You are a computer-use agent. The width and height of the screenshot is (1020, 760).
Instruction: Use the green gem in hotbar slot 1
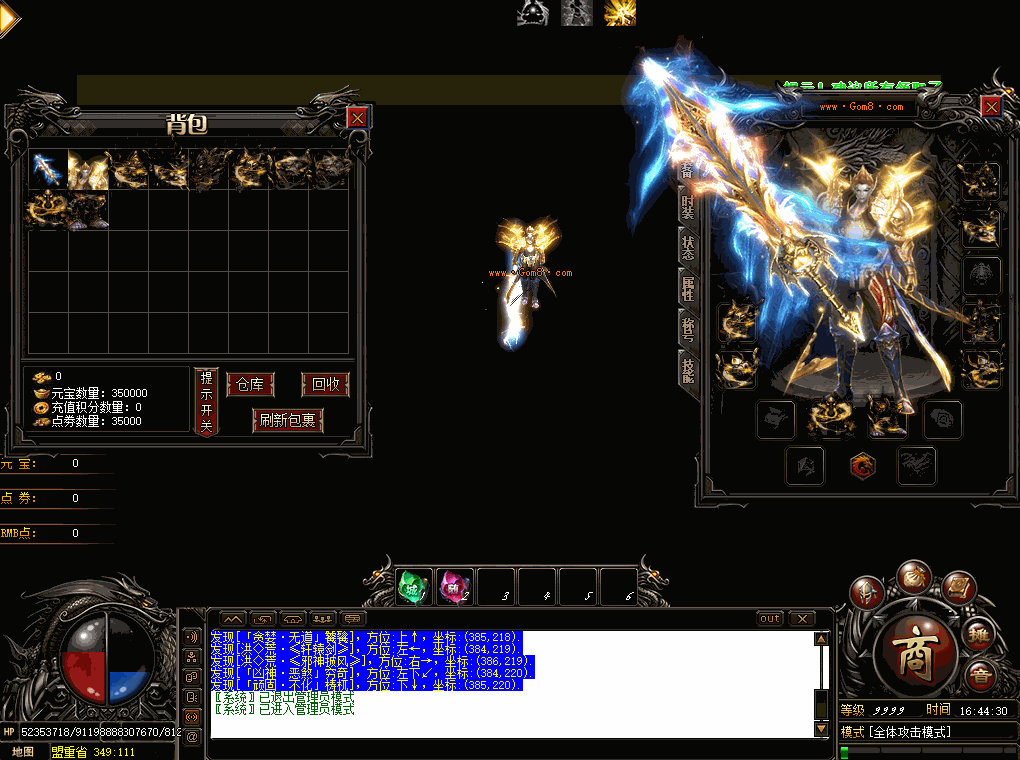[414, 587]
